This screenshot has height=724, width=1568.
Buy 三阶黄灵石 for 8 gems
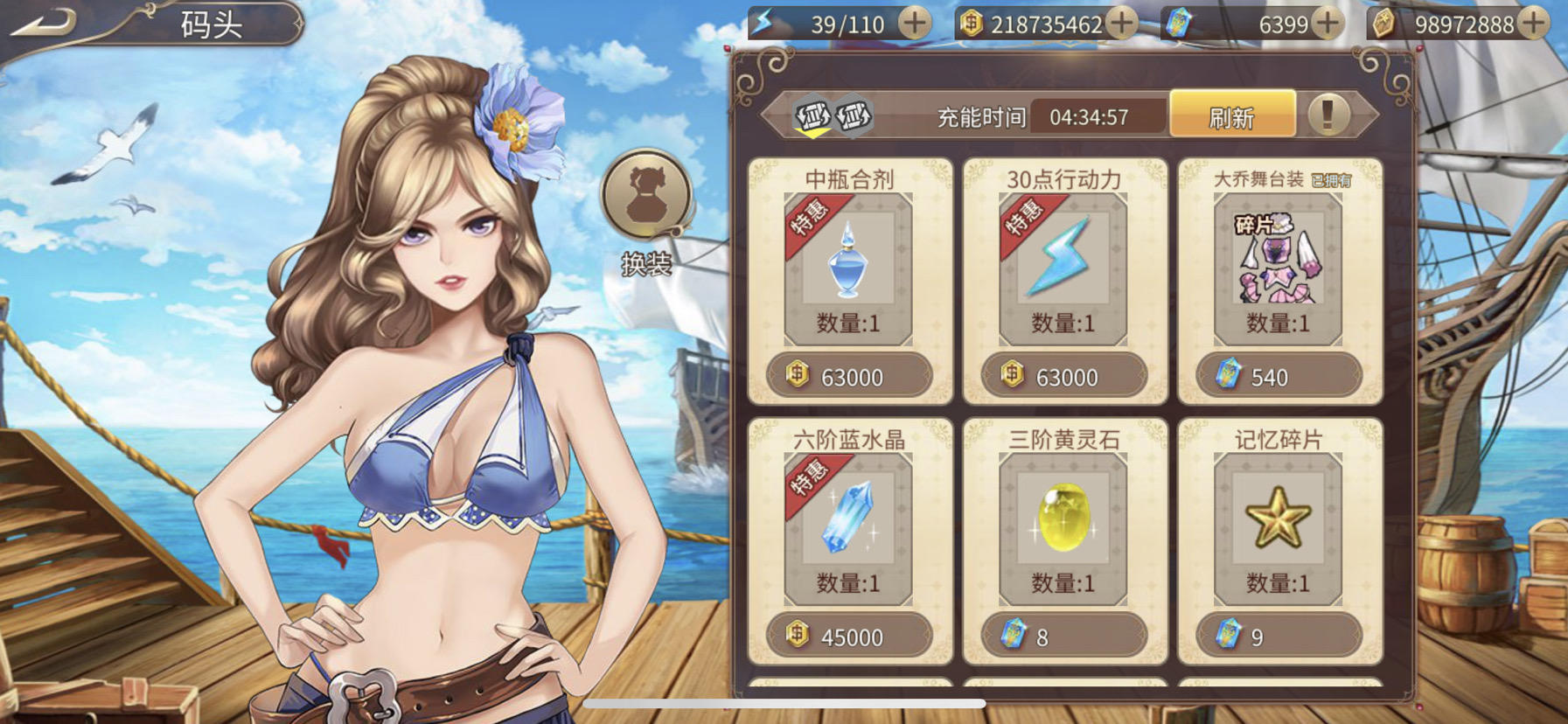point(1063,637)
